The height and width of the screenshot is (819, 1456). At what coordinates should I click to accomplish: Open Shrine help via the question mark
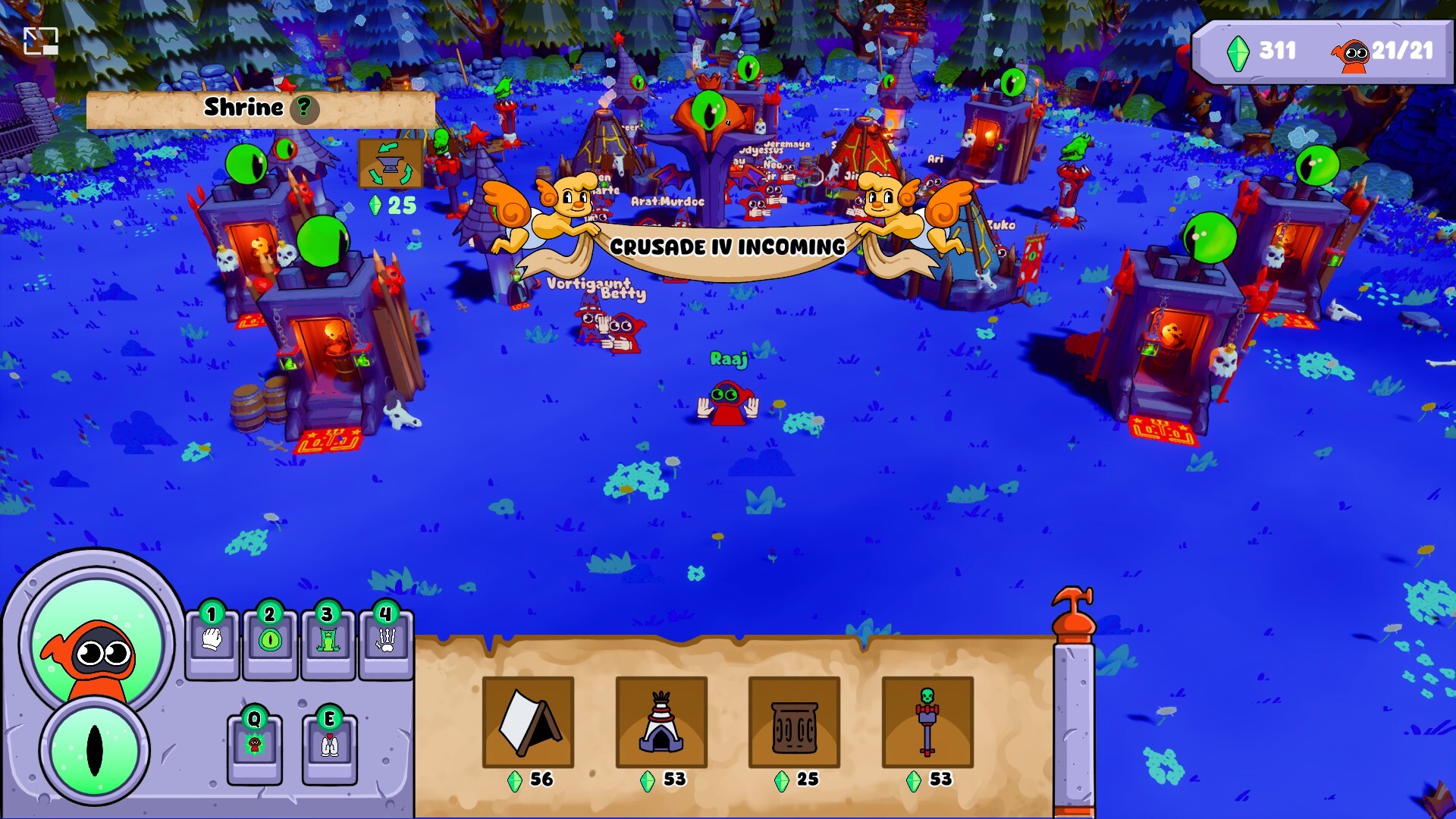click(x=304, y=108)
